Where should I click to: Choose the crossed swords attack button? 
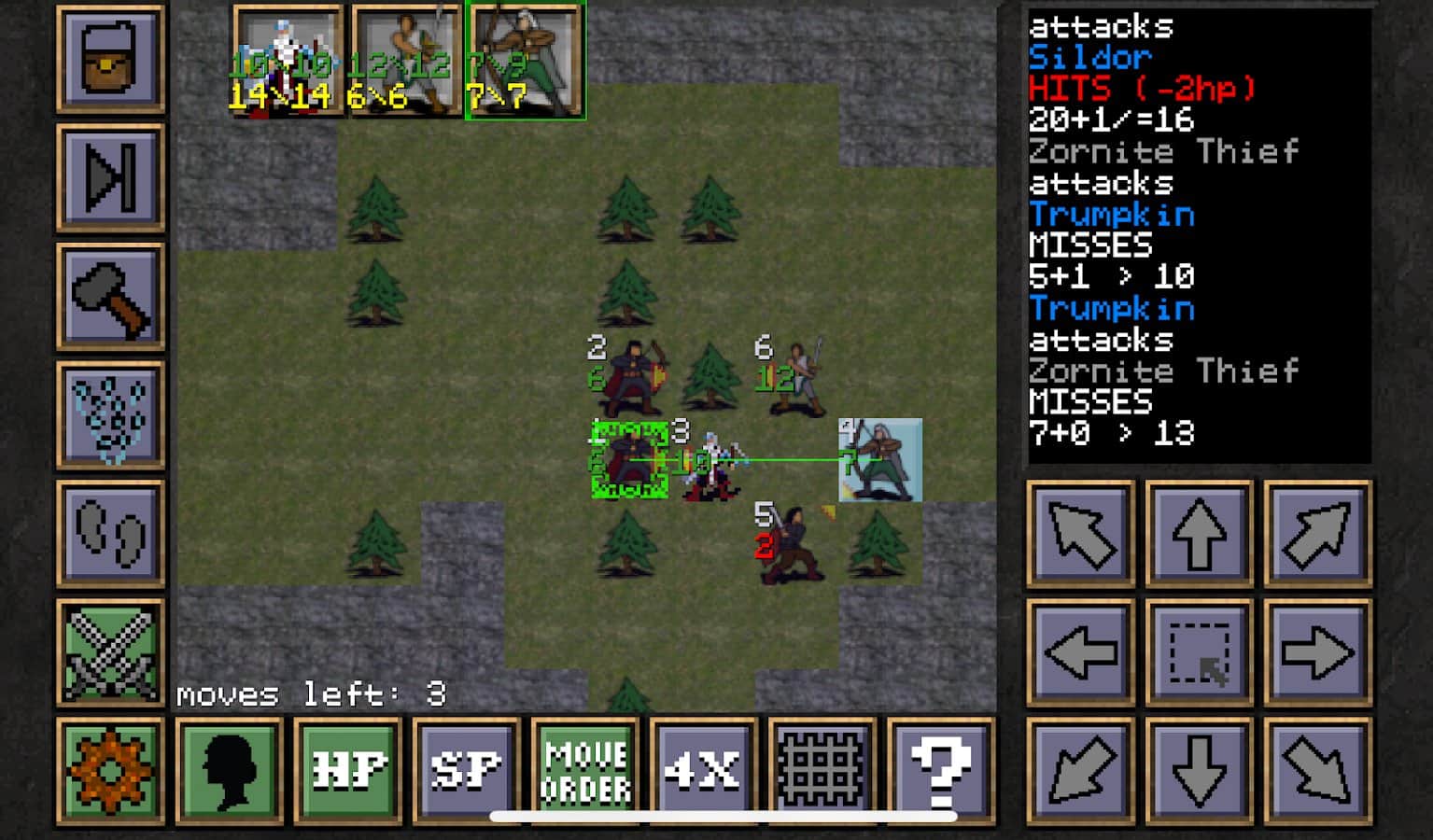(x=110, y=651)
